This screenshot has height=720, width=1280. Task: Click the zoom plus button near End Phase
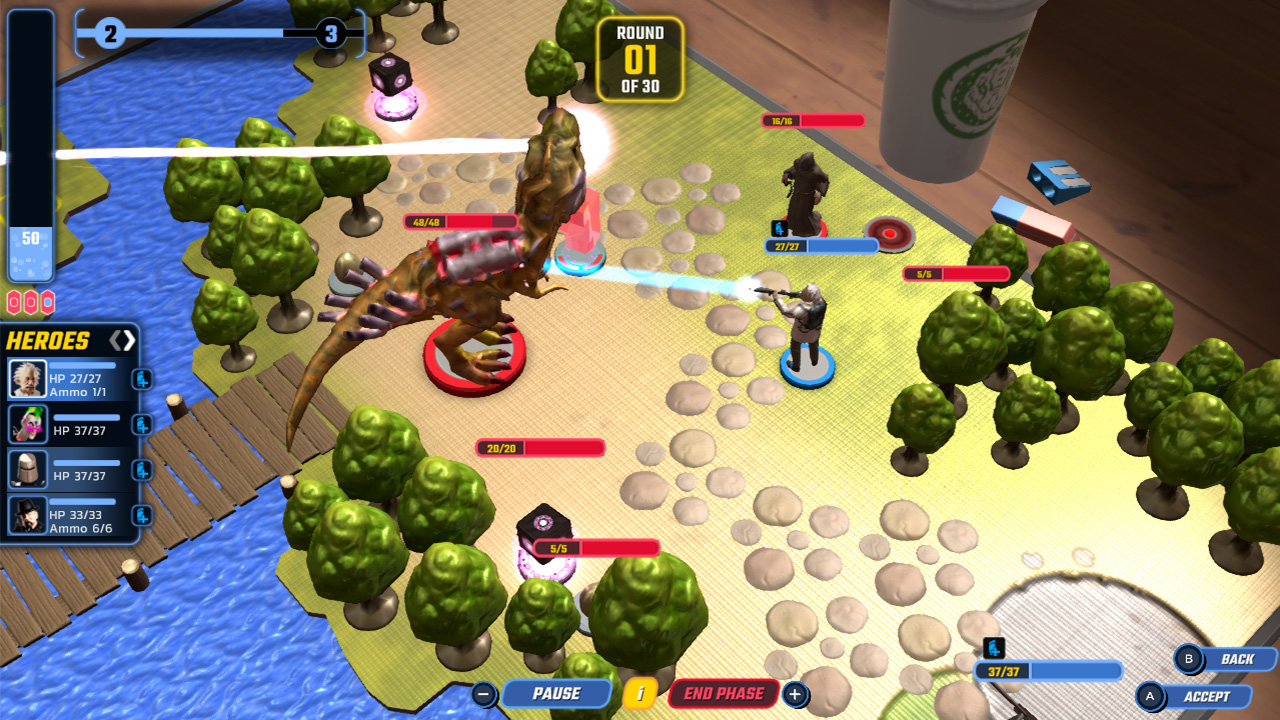[x=794, y=692]
